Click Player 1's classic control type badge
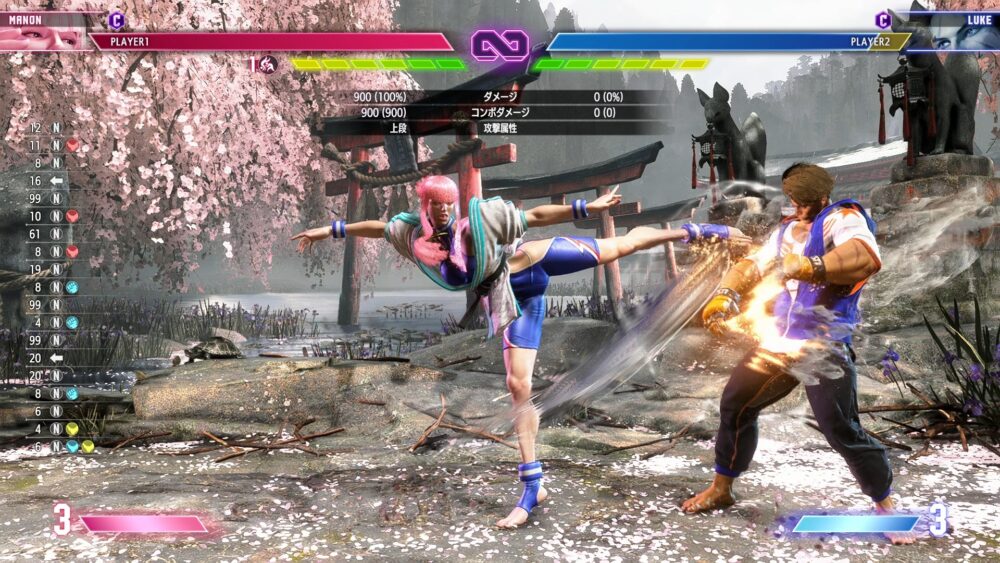This screenshot has width=1000, height=563. pyautogui.click(x=116, y=19)
